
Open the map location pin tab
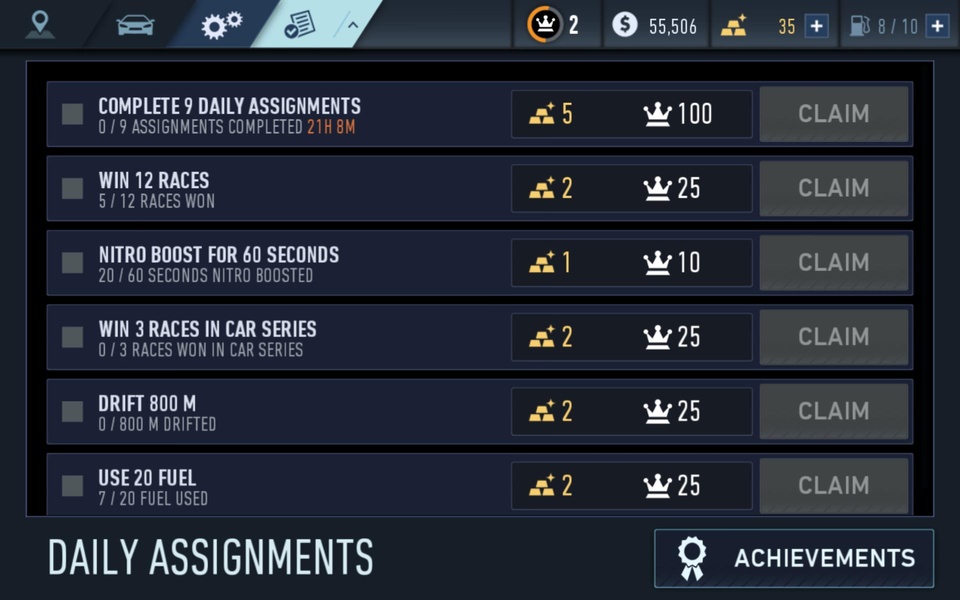[x=40, y=24]
